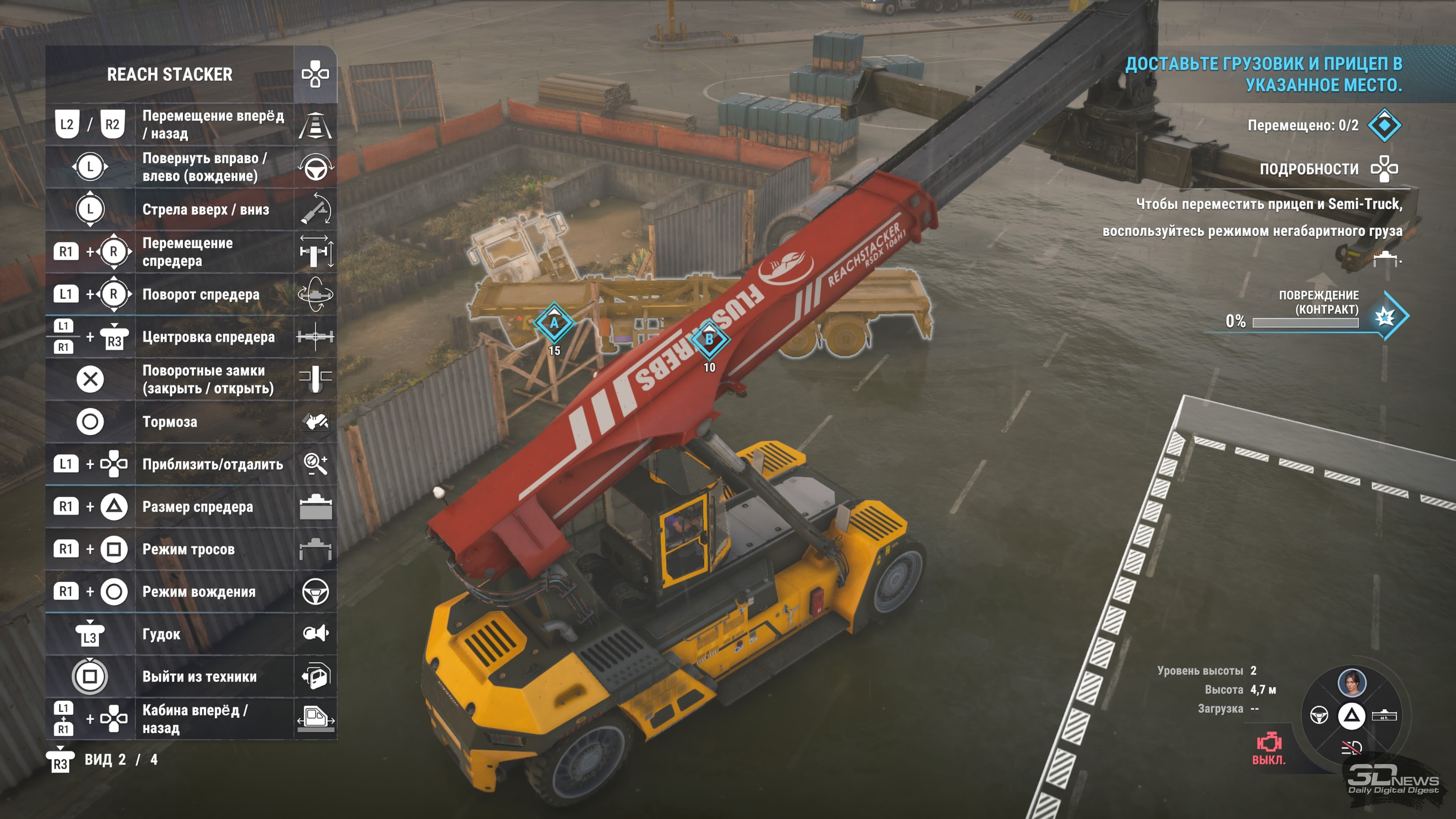Click the REACH STACKER panel header
Image resolution: width=1456 pixels, height=819 pixels.
coord(169,74)
